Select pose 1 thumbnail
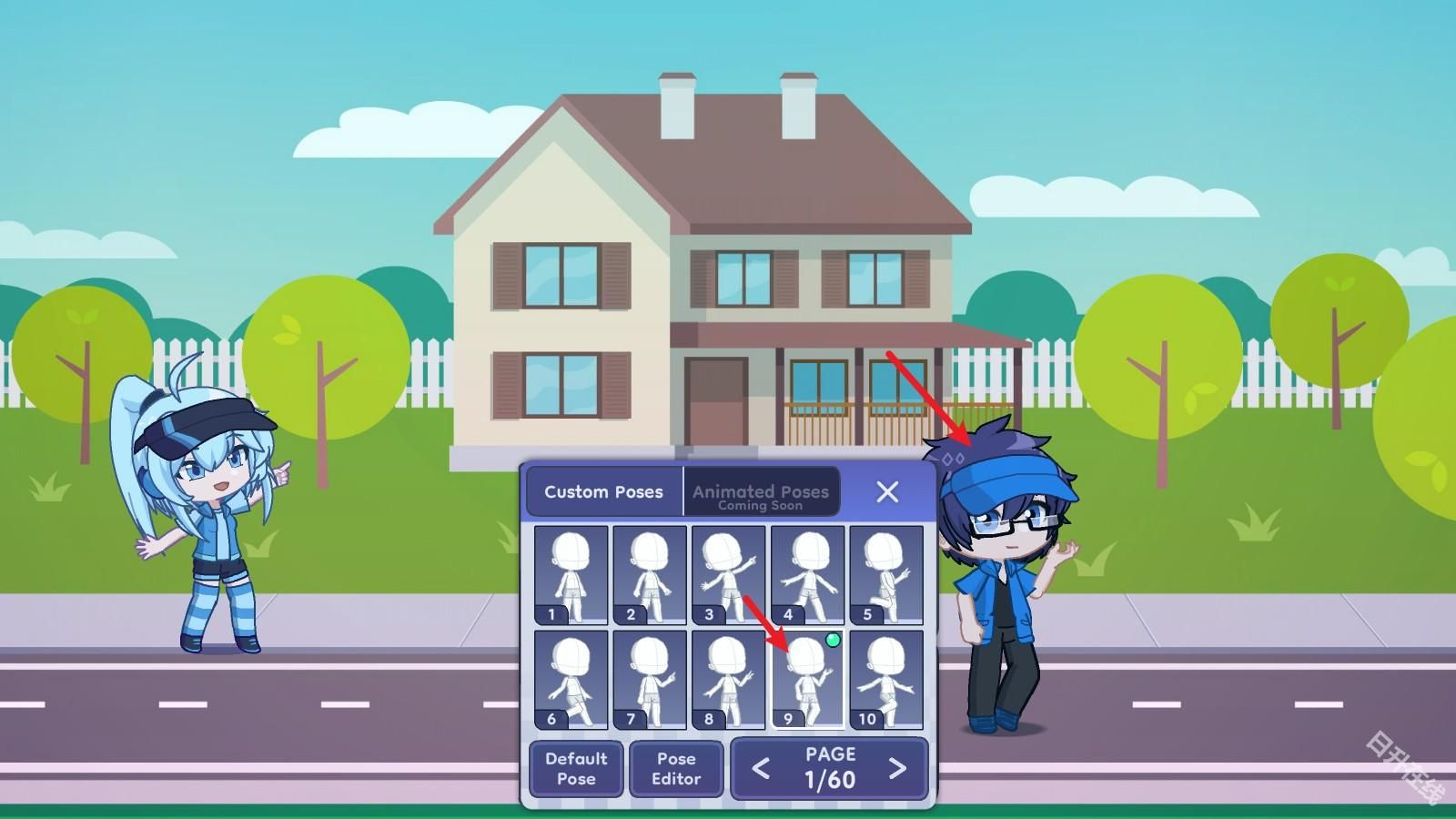 [569, 571]
